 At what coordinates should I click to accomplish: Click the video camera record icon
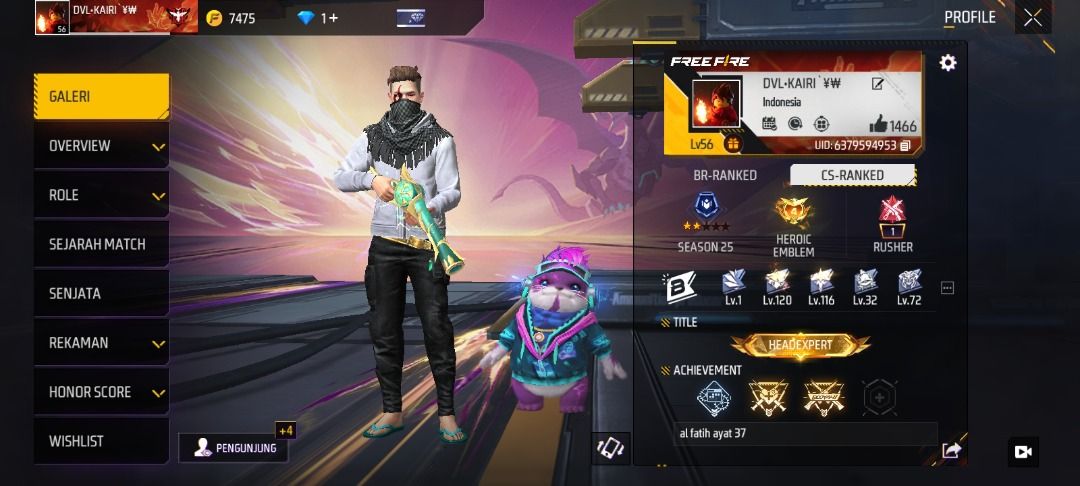tap(1023, 452)
